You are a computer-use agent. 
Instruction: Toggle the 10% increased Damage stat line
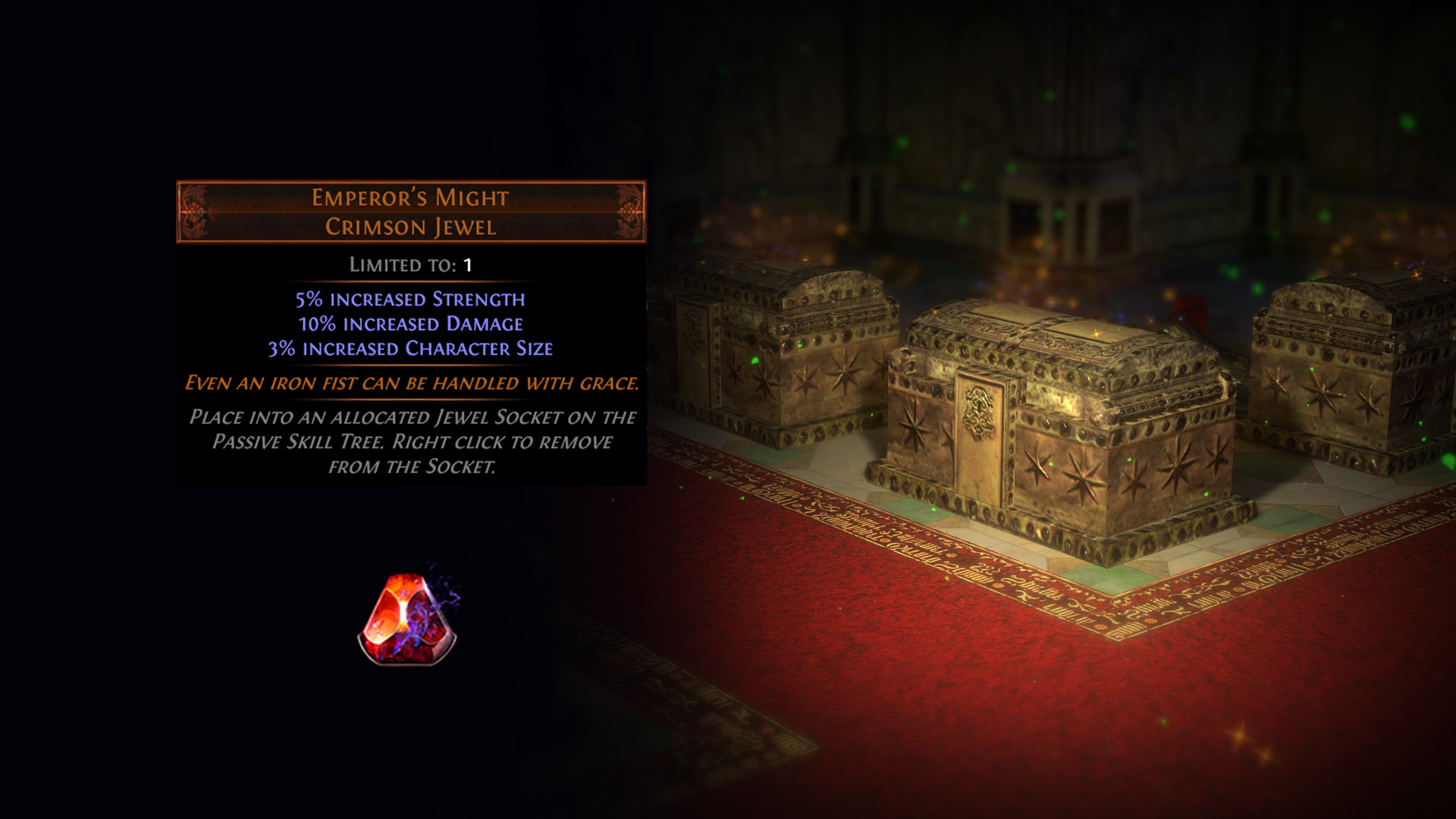[x=409, y=324]
